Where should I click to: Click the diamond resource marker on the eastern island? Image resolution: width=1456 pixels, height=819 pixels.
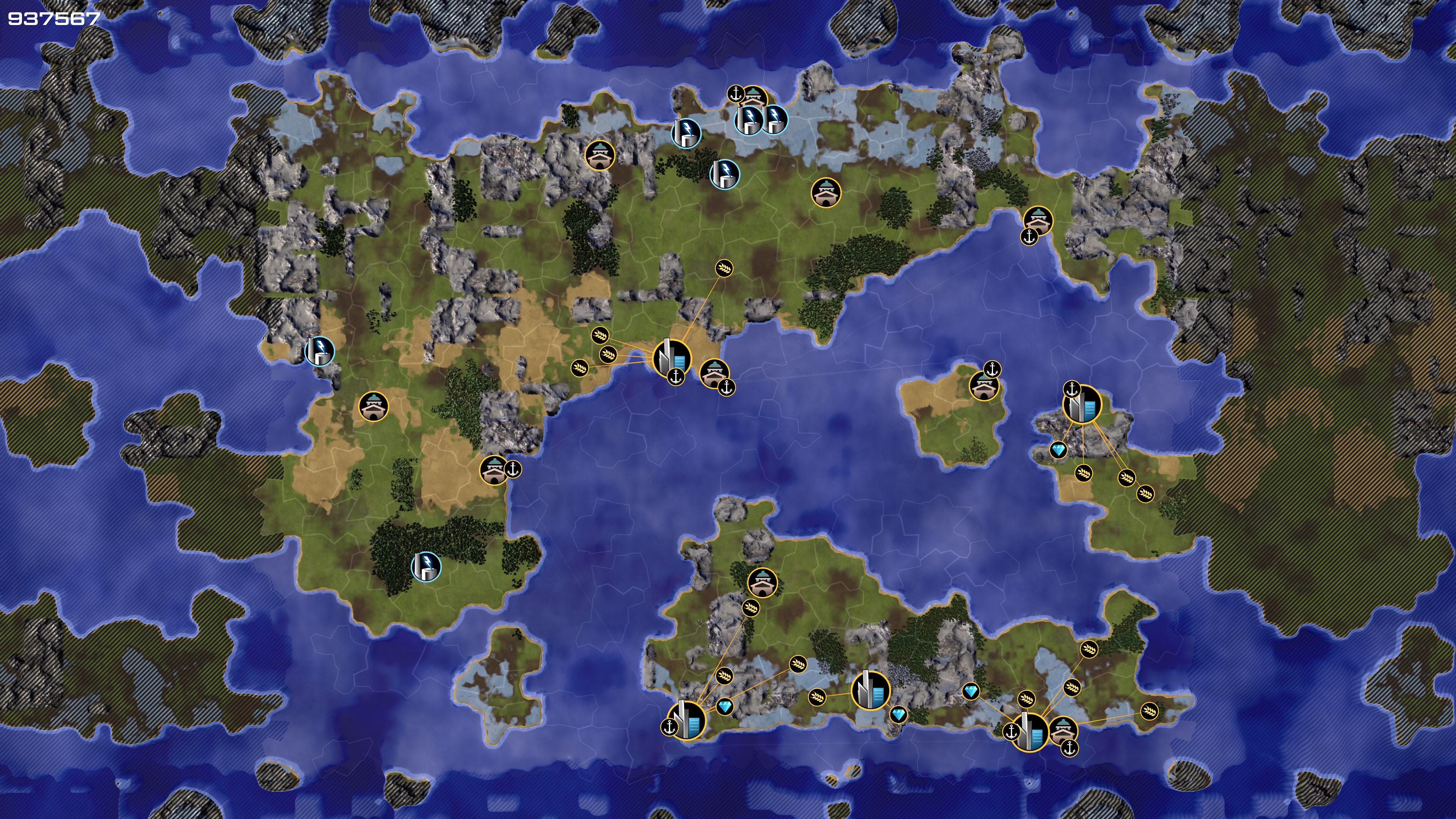pyautogui.click(x=1059, y=450)
